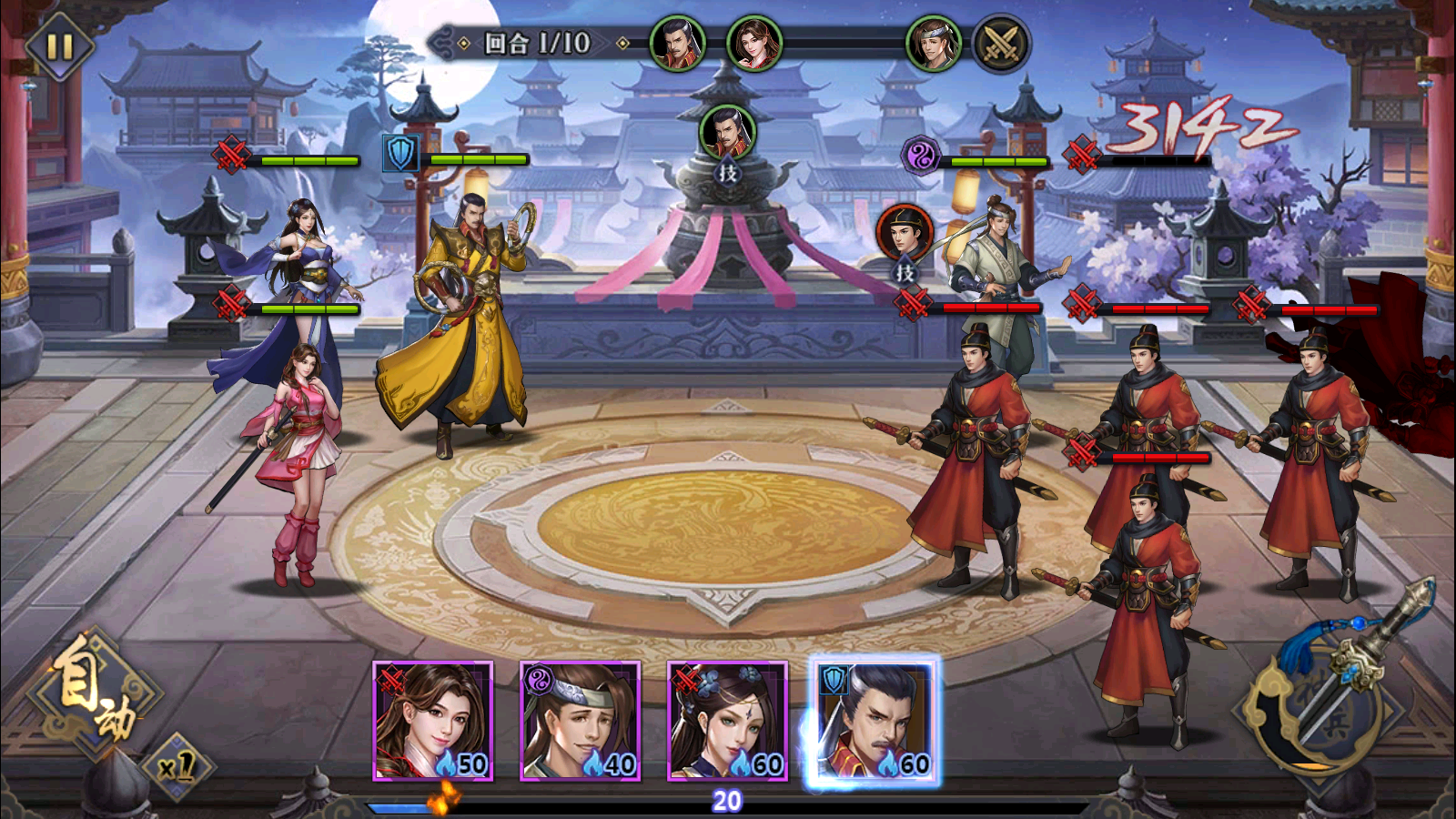The image size is (1456, 819).
Task: Select the red-robed woman portrait in turn order
Action: point(754,44)
